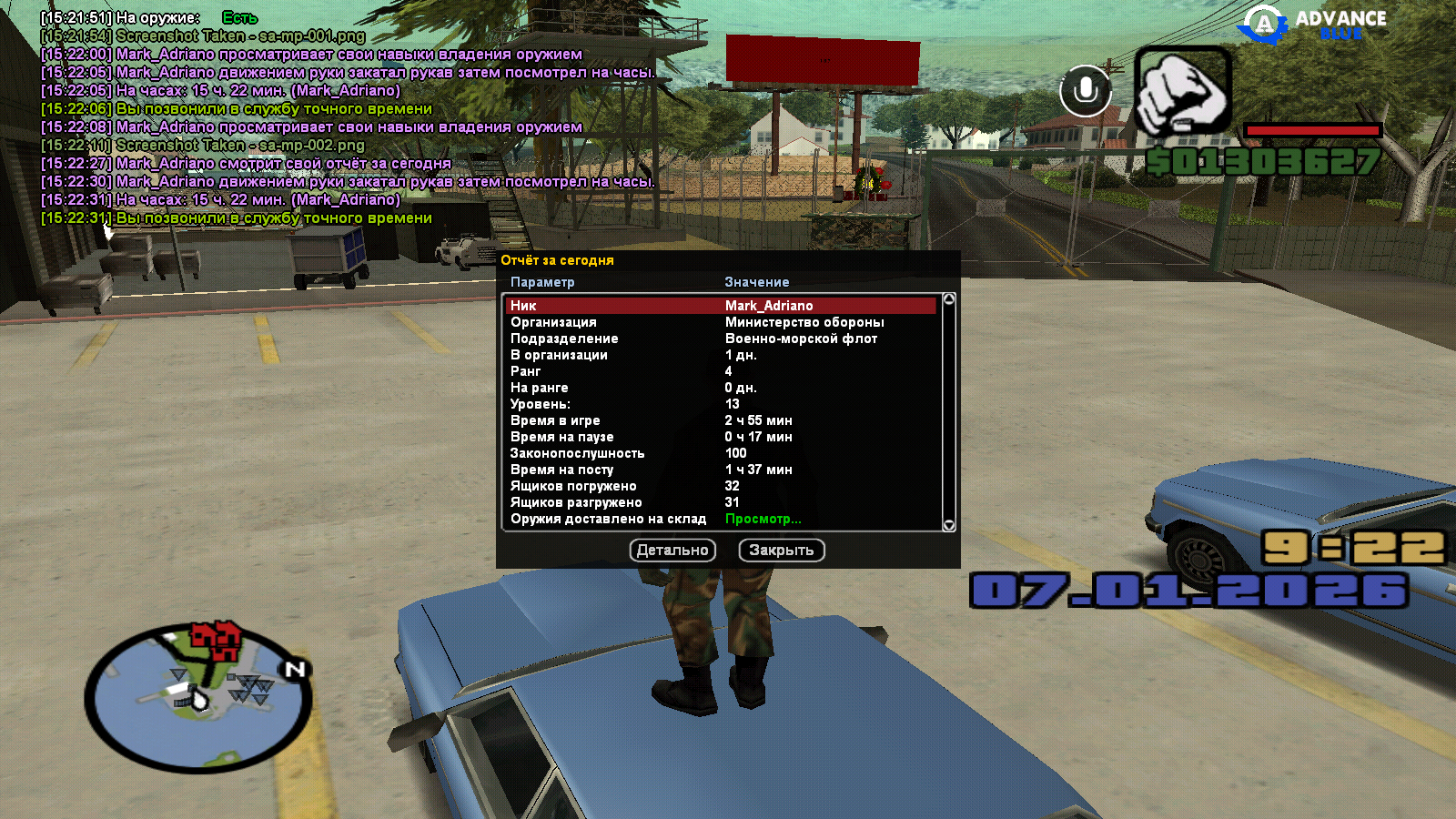
Task: Select the Организация row
Action: (721, 322)
